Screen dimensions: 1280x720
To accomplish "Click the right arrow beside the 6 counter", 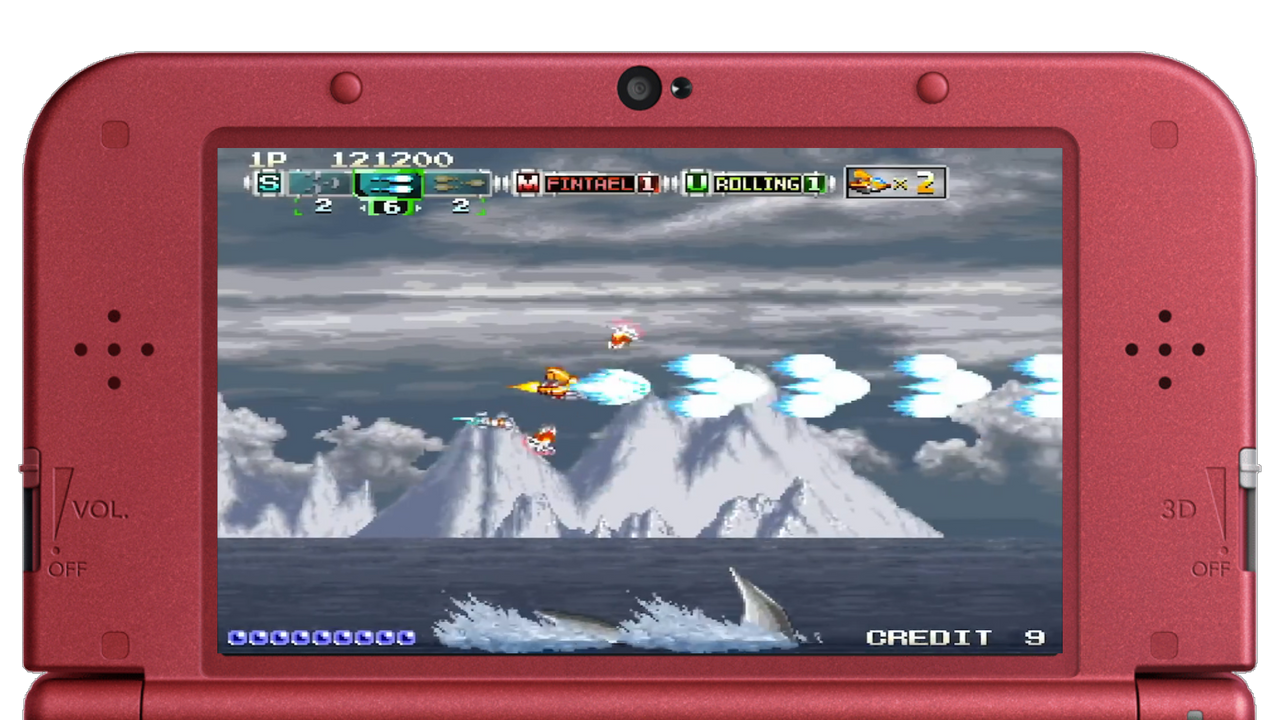I will click(416, 207).
